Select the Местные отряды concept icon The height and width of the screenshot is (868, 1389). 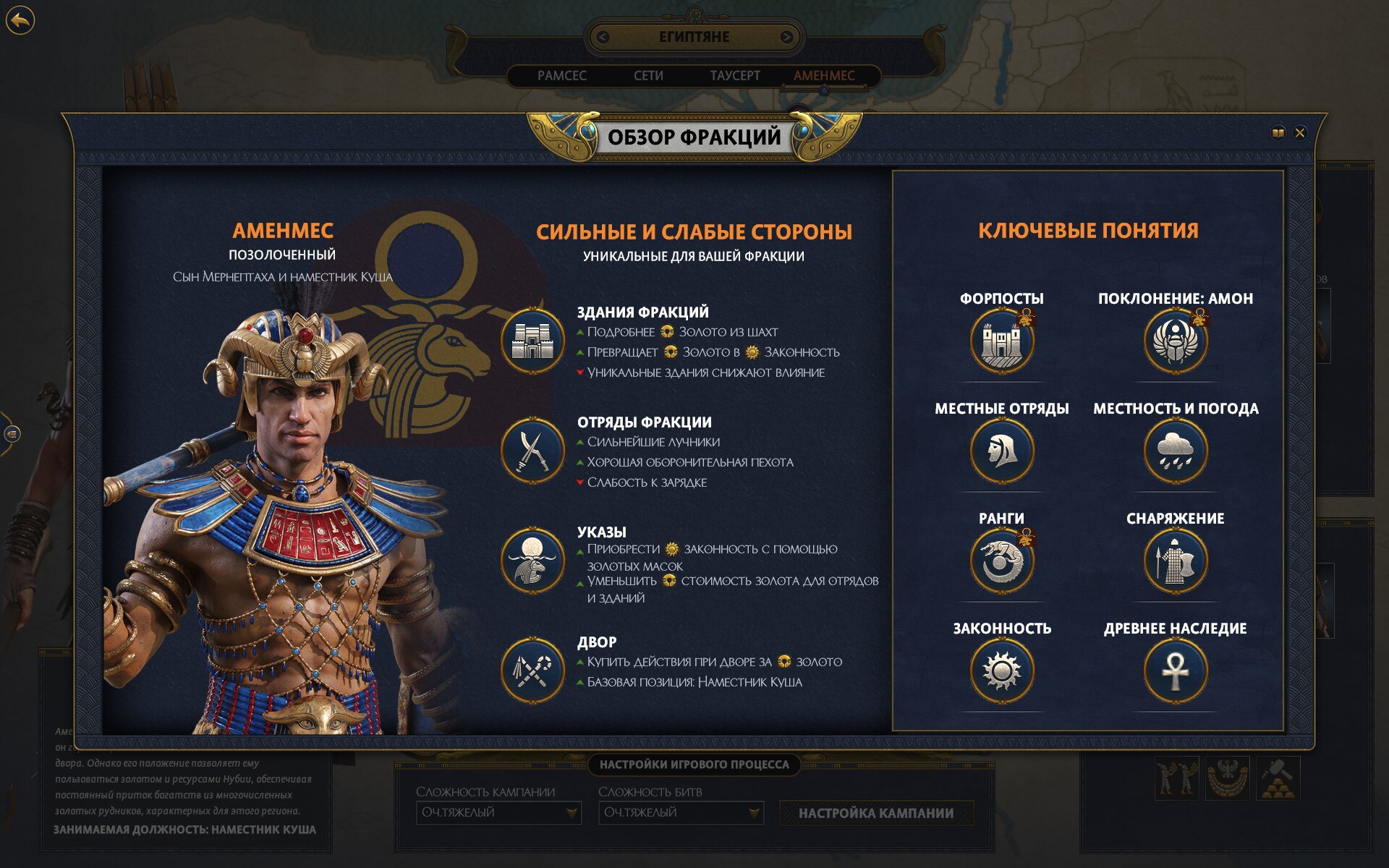pos(1002,451)
